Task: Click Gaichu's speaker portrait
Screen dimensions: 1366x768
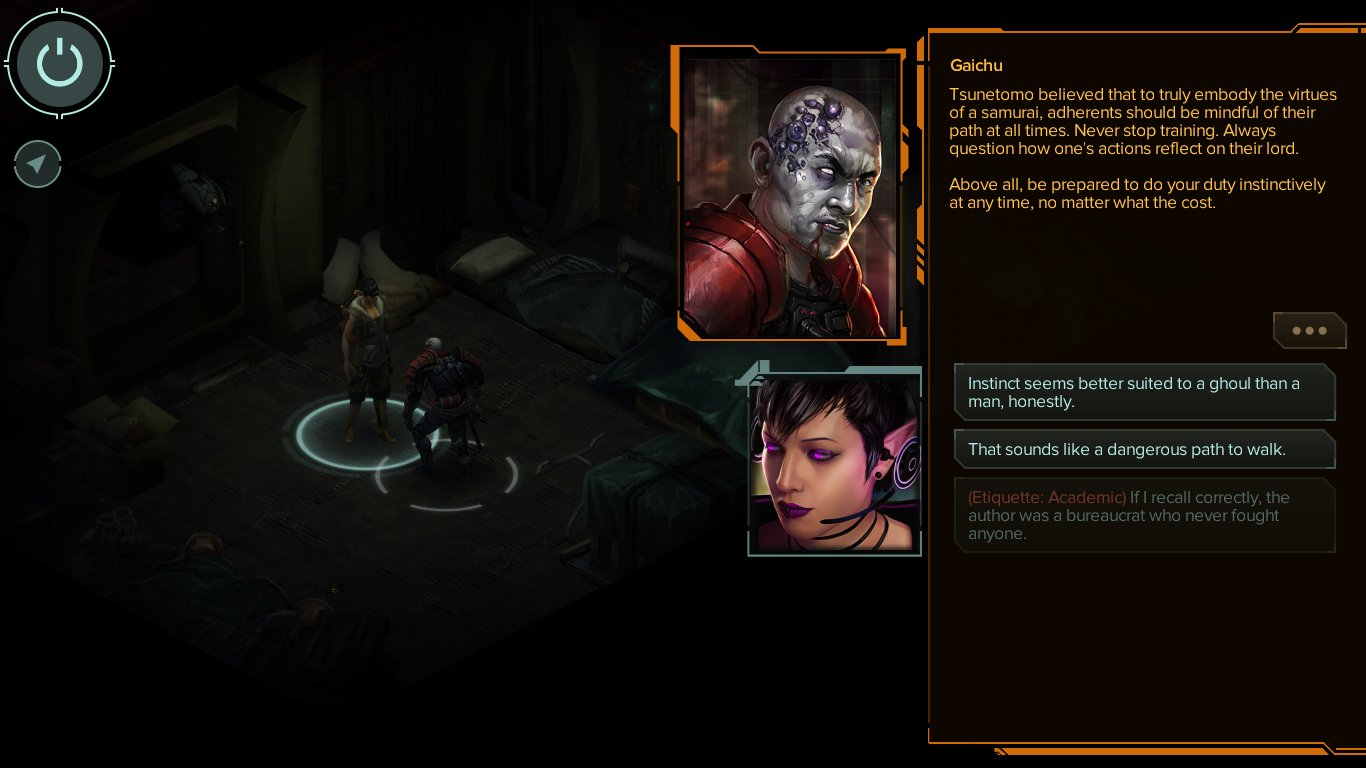Action: point(790,195)
